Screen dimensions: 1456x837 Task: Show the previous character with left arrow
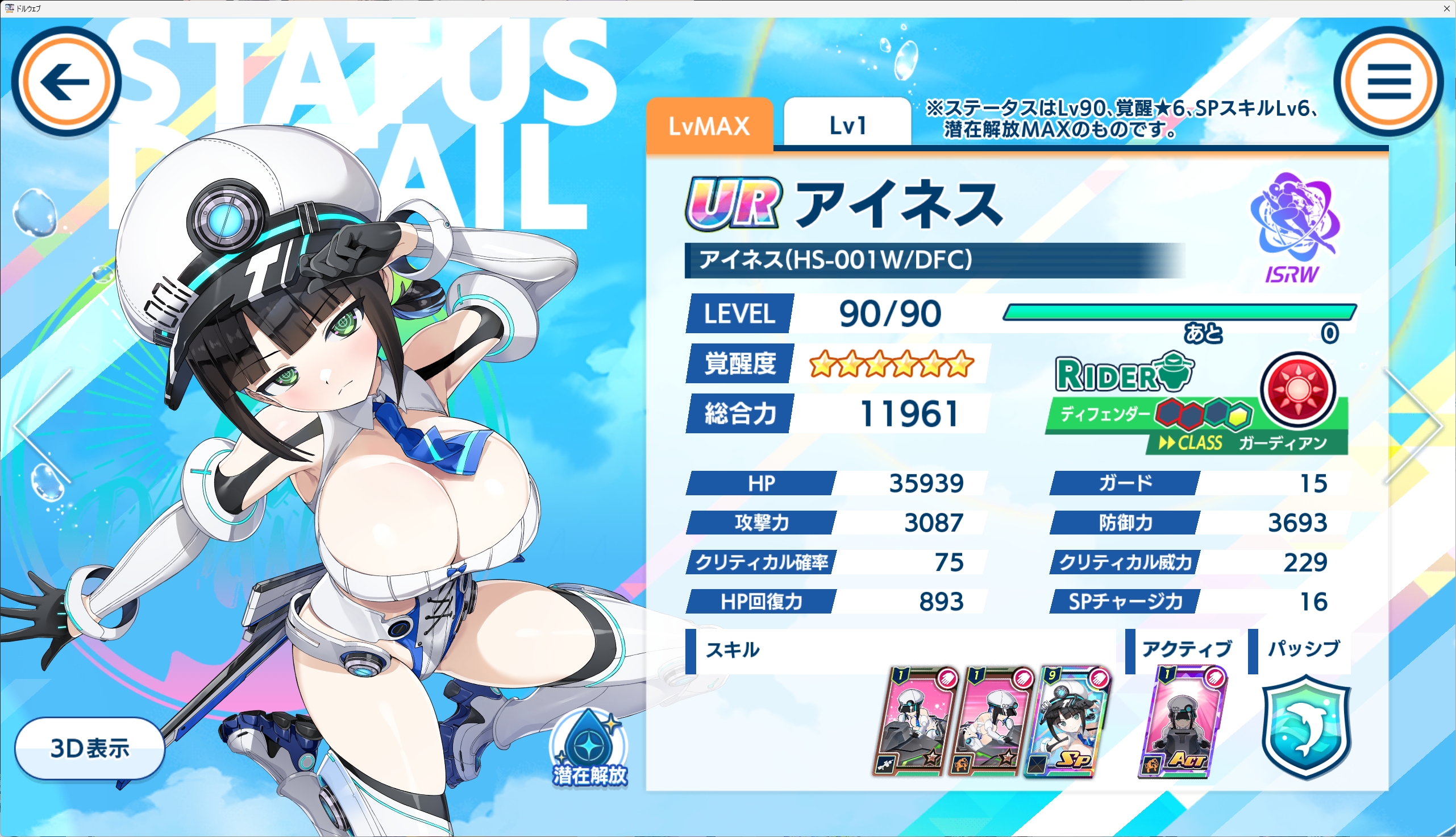click(41, 426)
